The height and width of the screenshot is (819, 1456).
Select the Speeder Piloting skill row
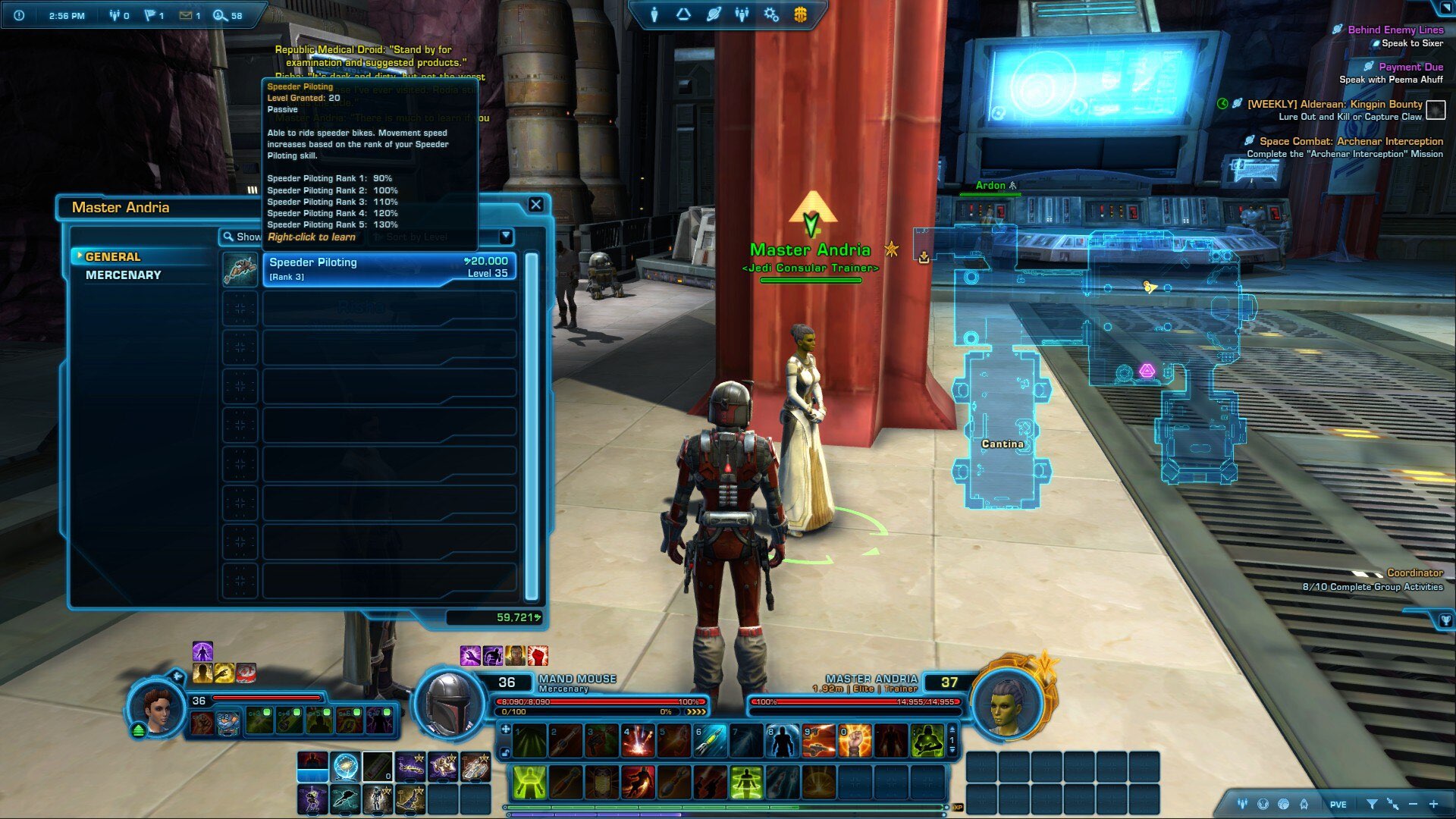[389, 269]
